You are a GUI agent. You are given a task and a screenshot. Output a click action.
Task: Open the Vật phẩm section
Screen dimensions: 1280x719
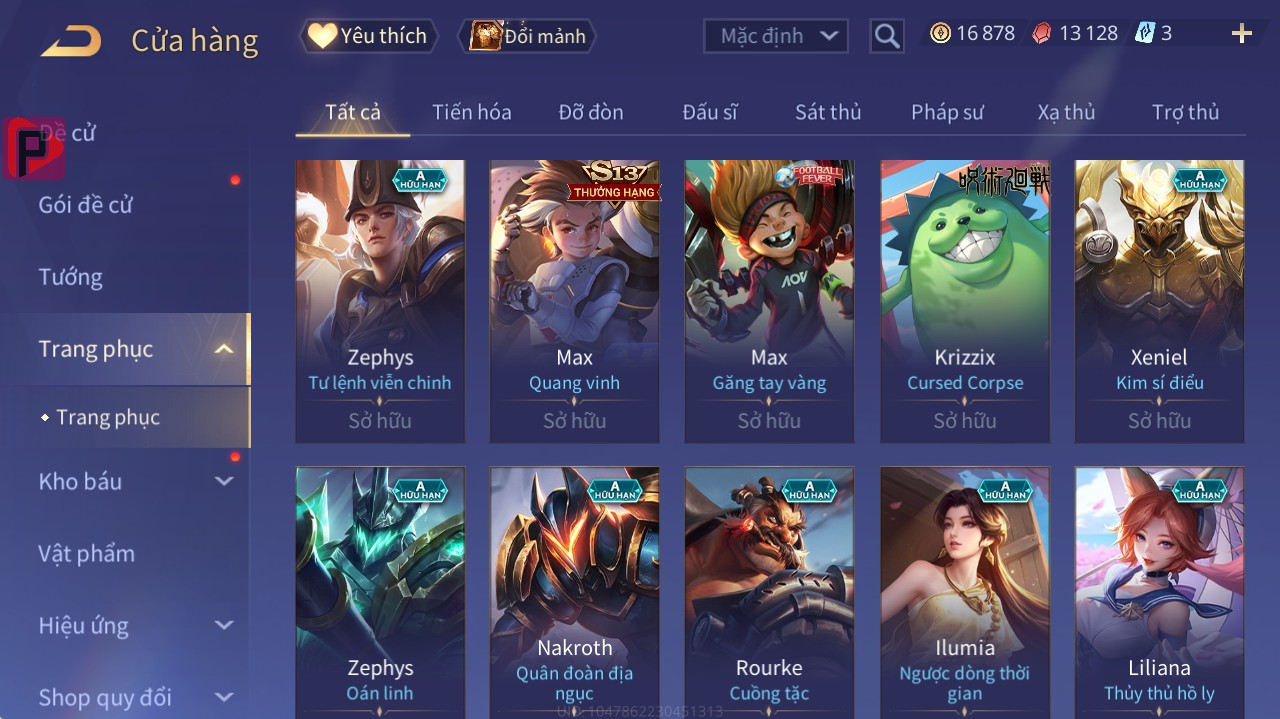86,553
